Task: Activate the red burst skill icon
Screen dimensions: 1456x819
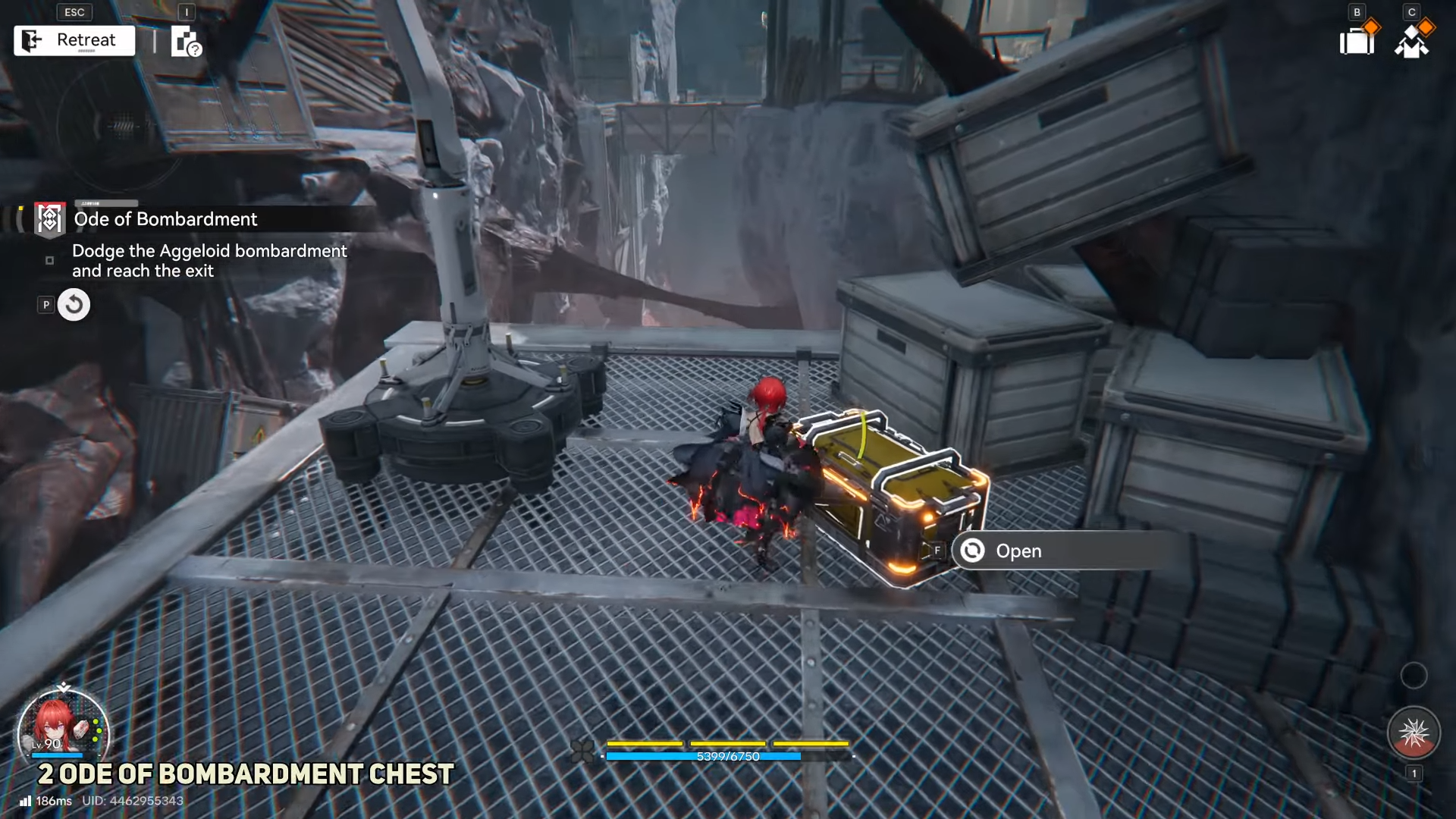Action: point(1413,733)
